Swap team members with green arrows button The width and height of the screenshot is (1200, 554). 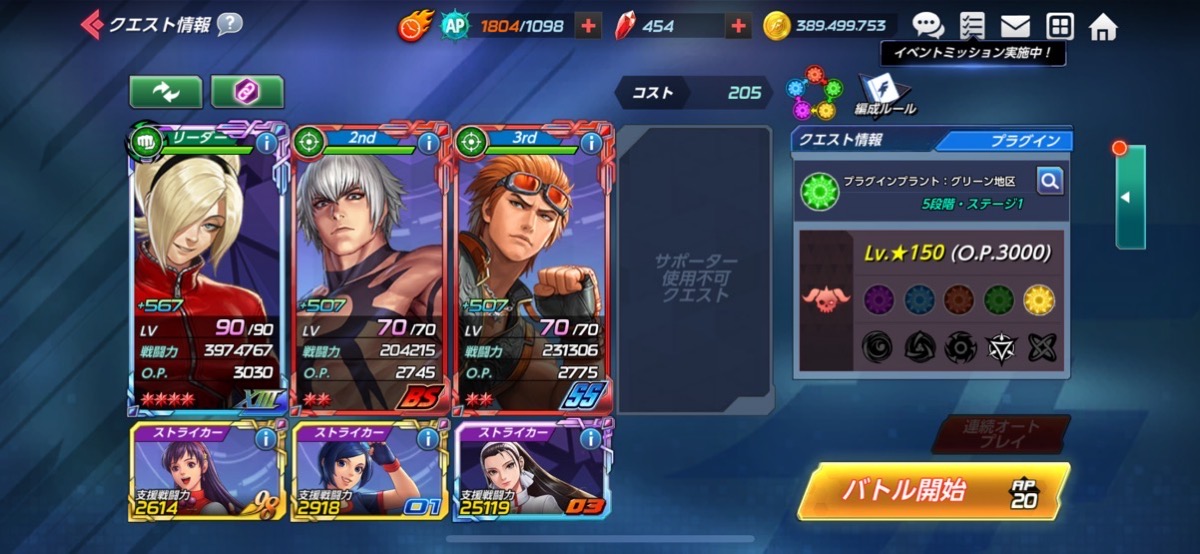coord(165,92)
